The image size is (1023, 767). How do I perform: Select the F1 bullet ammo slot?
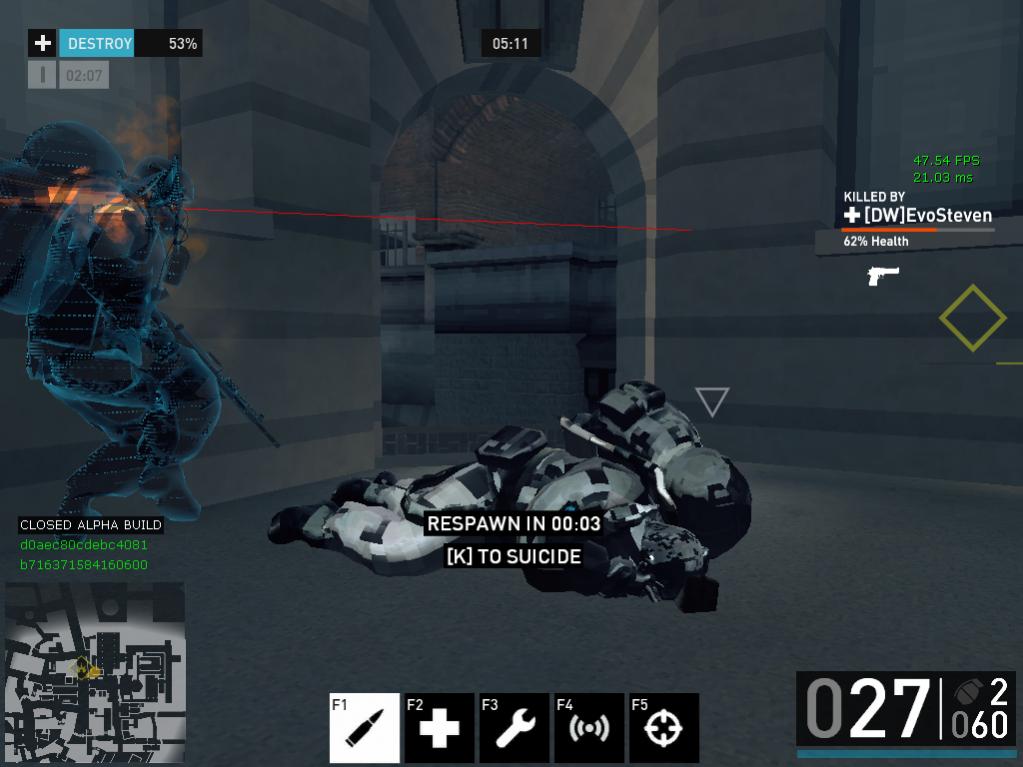[364, 728]
